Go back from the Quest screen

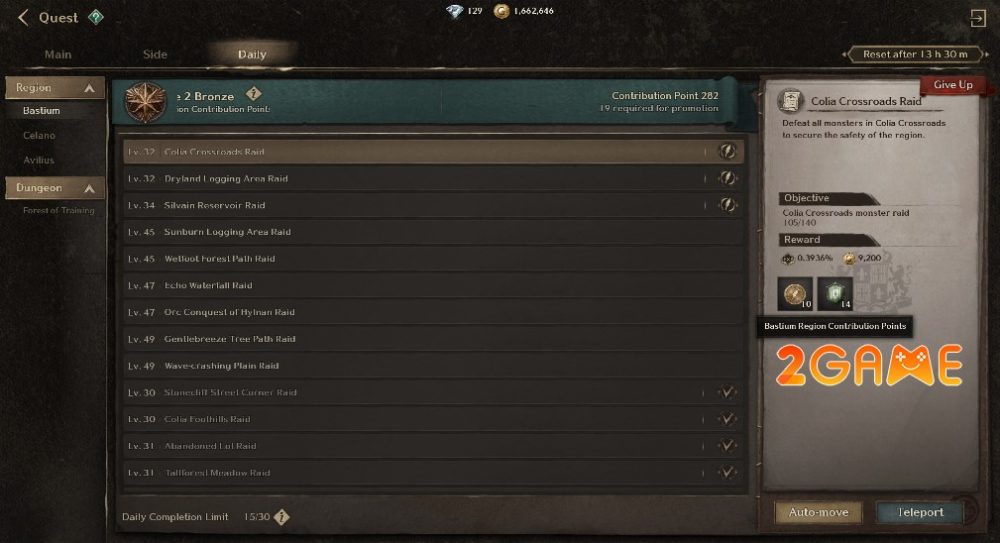click(x=22, y=18)
